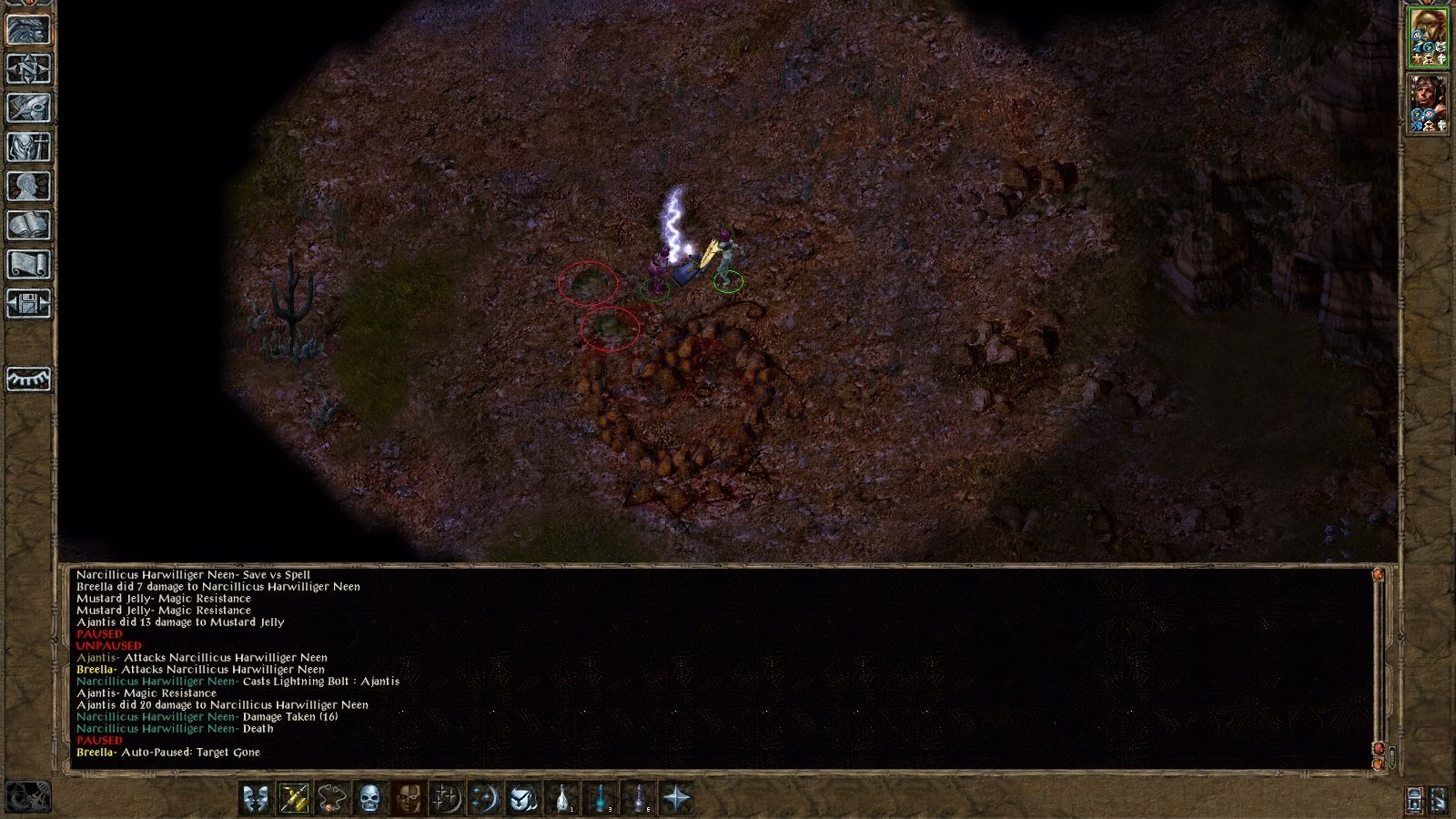The height and width of the screenshot is (819, 1456).
Task: Open the journal with the quill icon
Action: [x=27, y=108]
